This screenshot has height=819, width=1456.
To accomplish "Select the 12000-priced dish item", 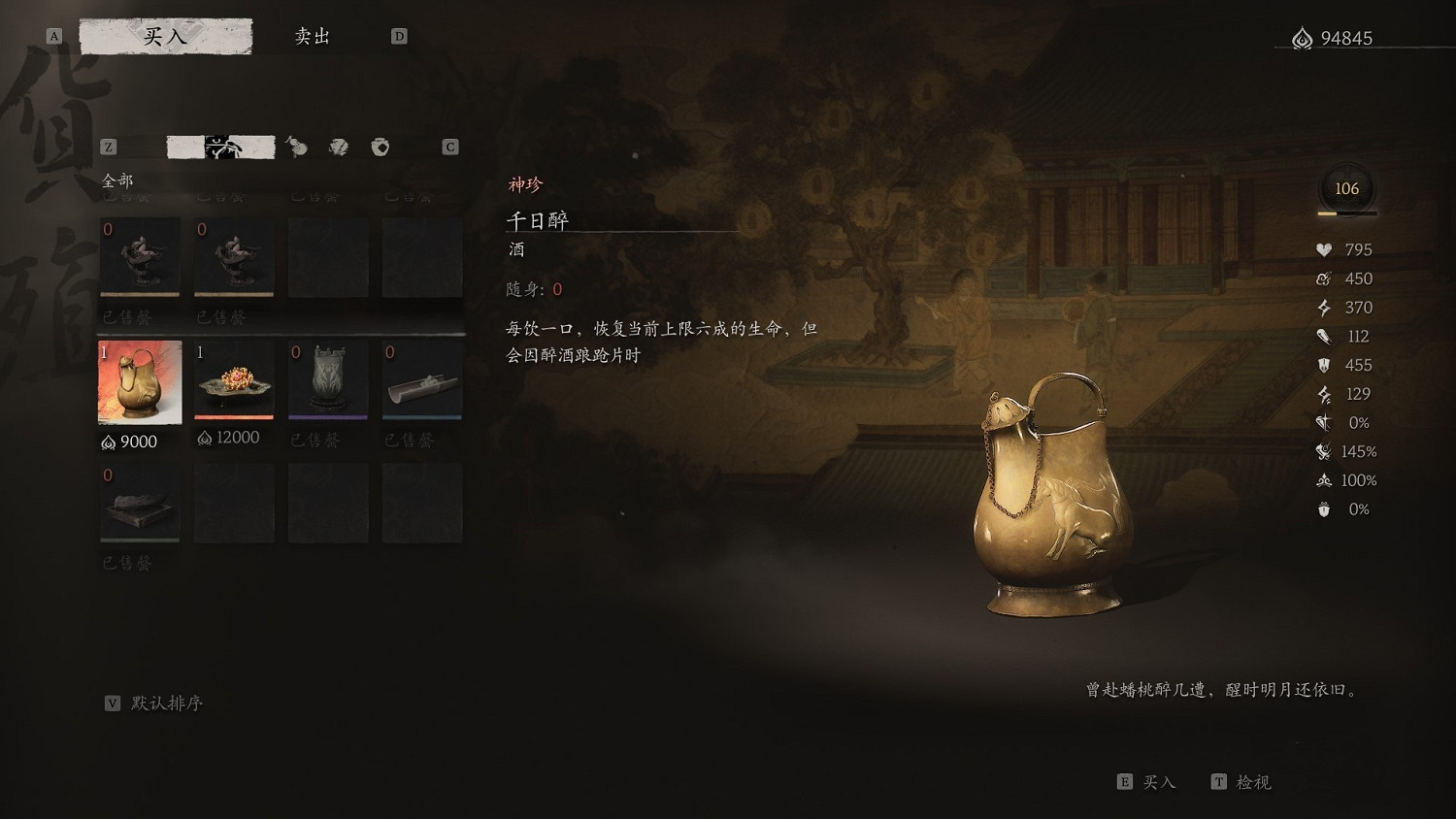I will tap(233, 379).
